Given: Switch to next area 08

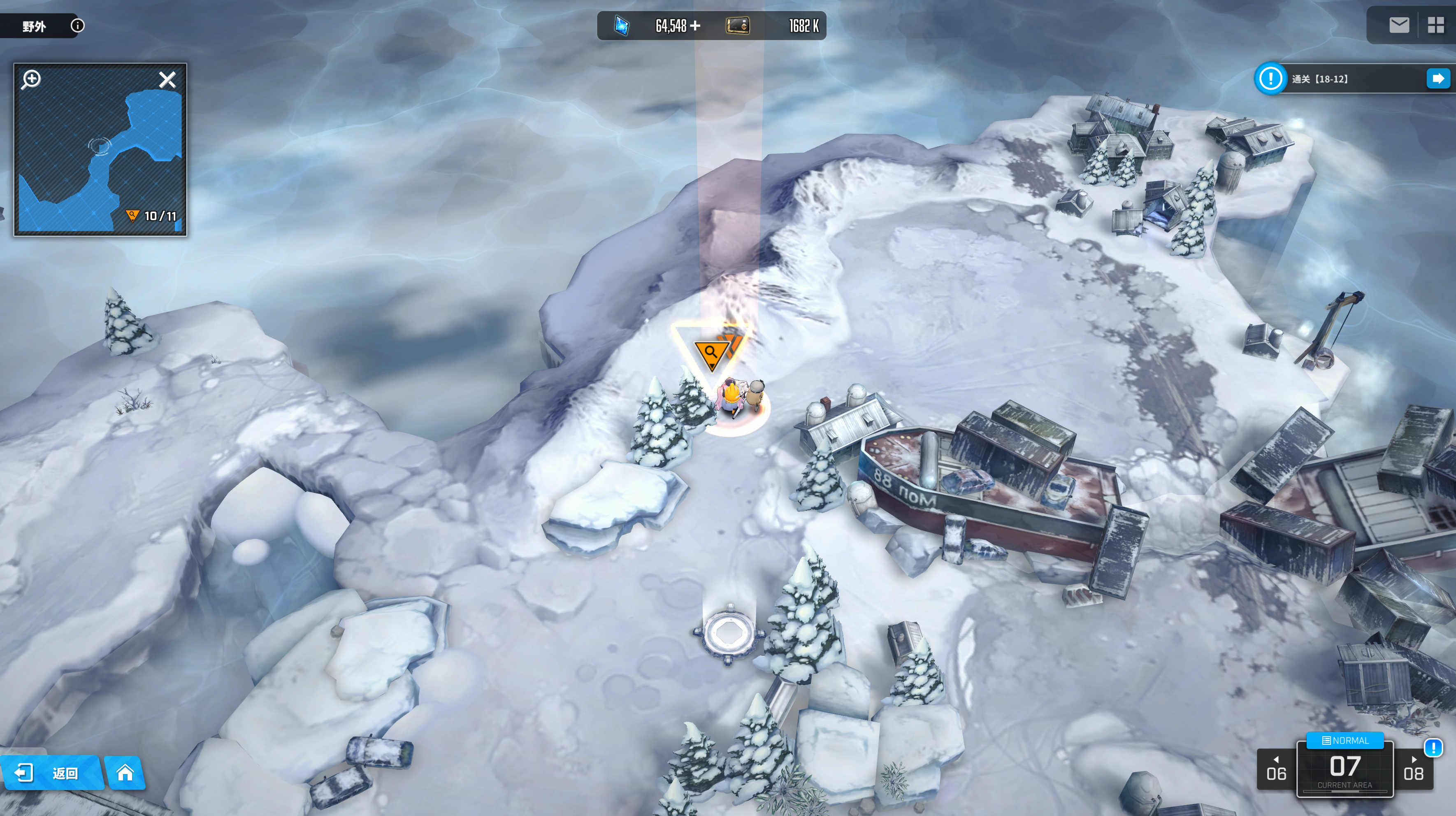Looking at the screenshot, I should click(1414, 769).
